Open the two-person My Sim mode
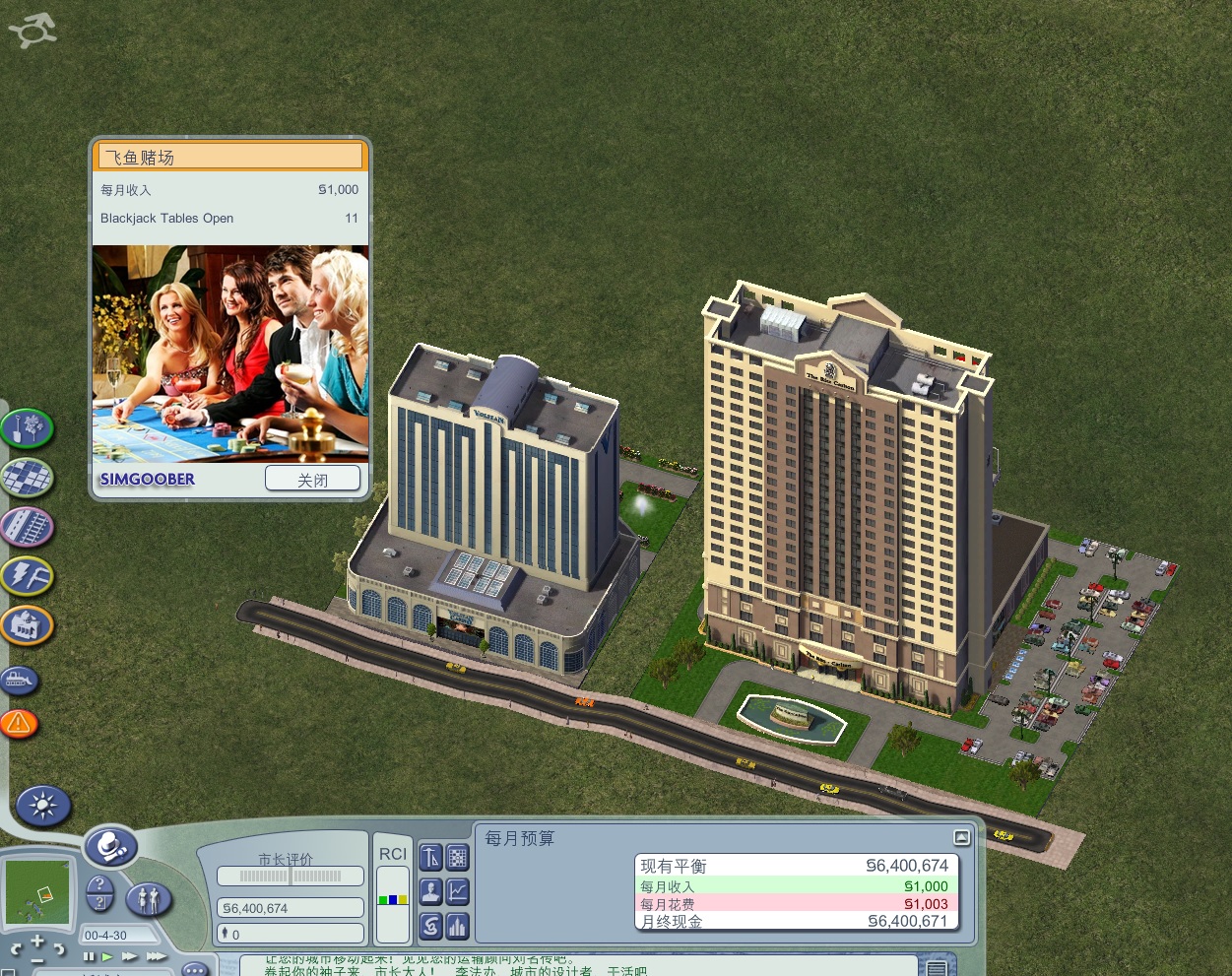This screenshot has height=976, width=1232. click(x=149, y=898)
